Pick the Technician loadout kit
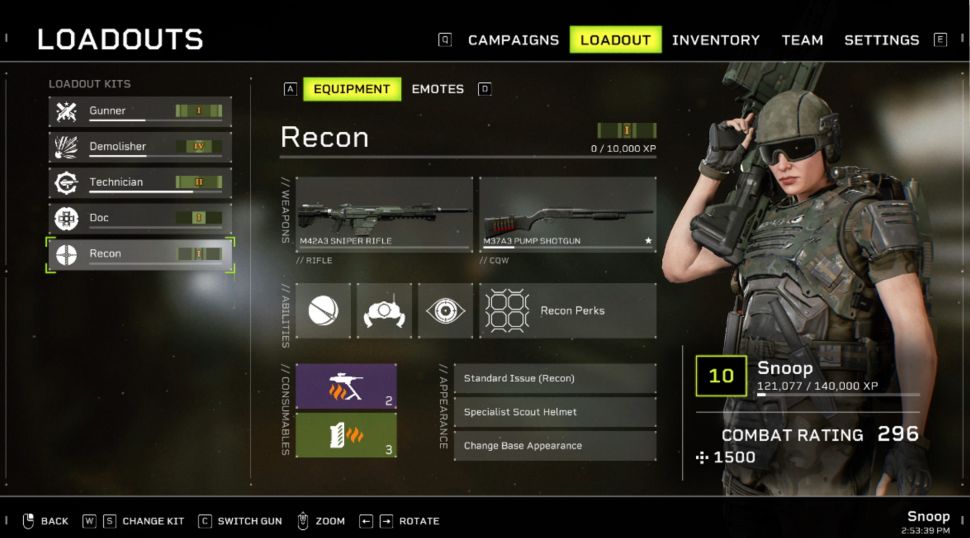 point(140,183)
